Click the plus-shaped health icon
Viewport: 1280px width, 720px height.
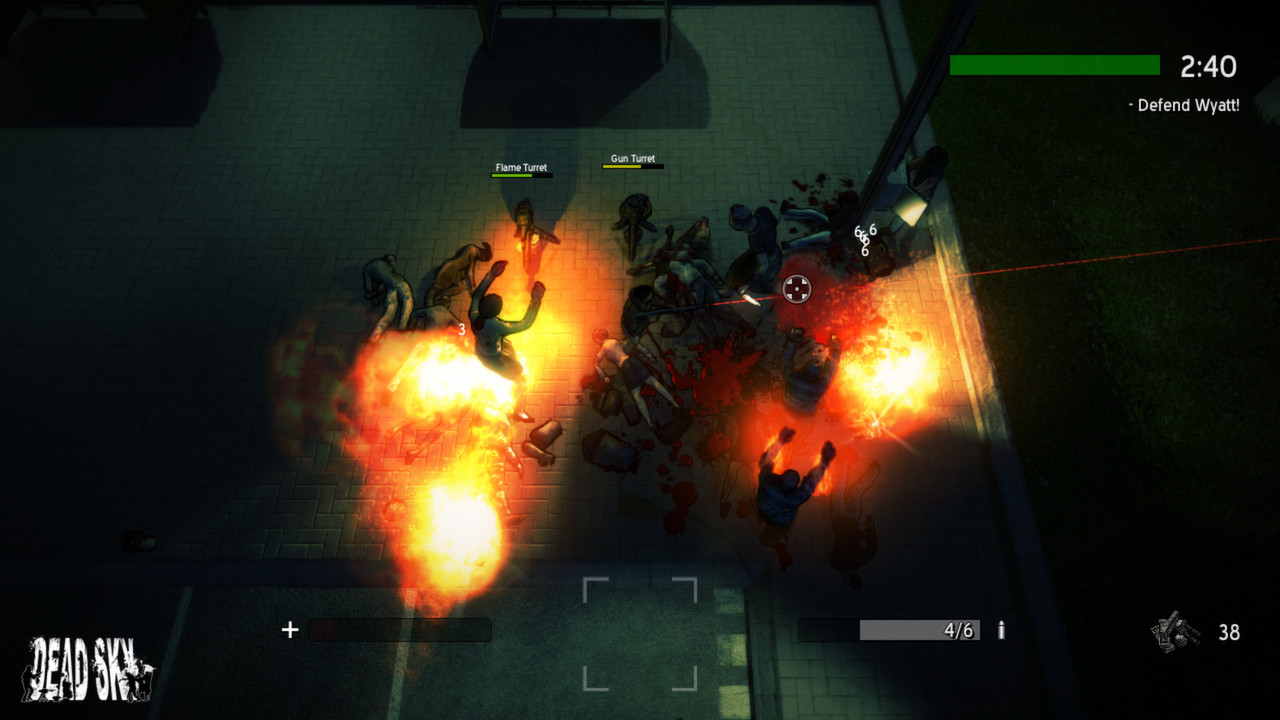290,630
